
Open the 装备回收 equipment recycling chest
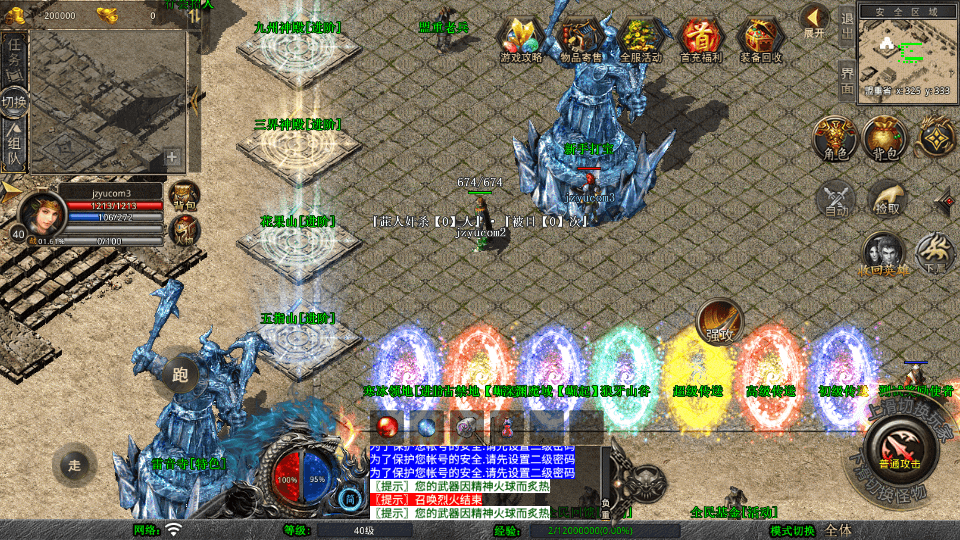coord(761,39)
